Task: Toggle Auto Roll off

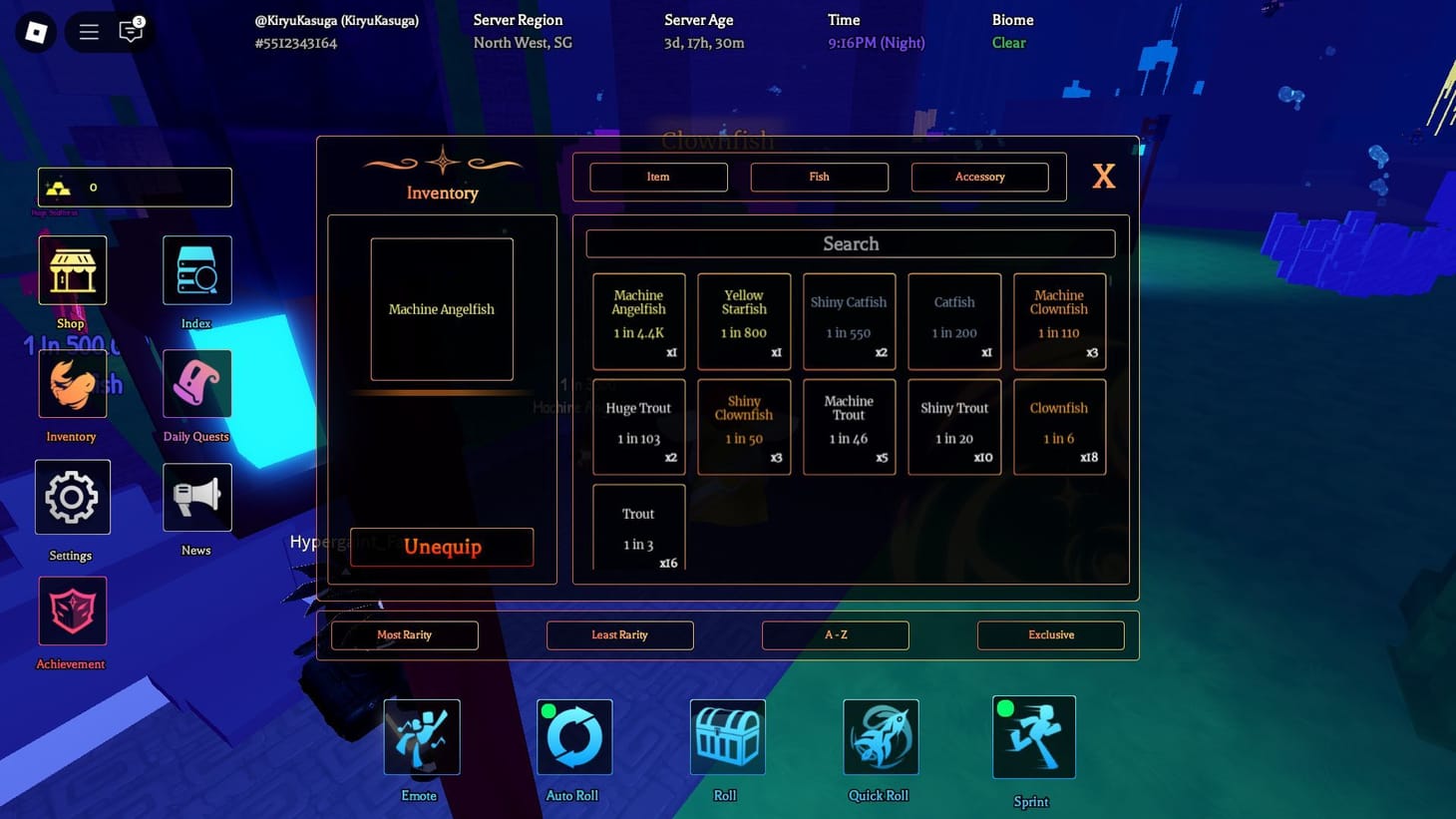Action: coord(573,736)
